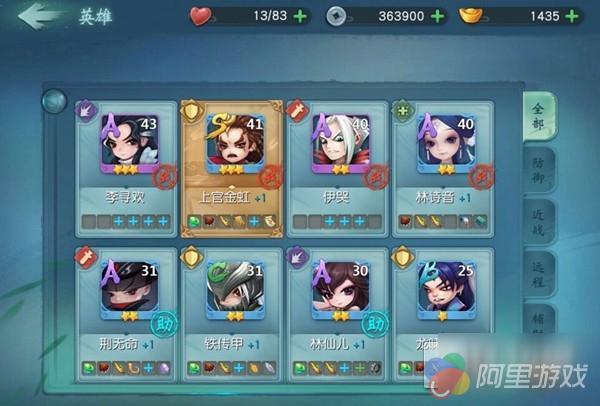Add silver coins with the plus button

click(x=434, y=16)
